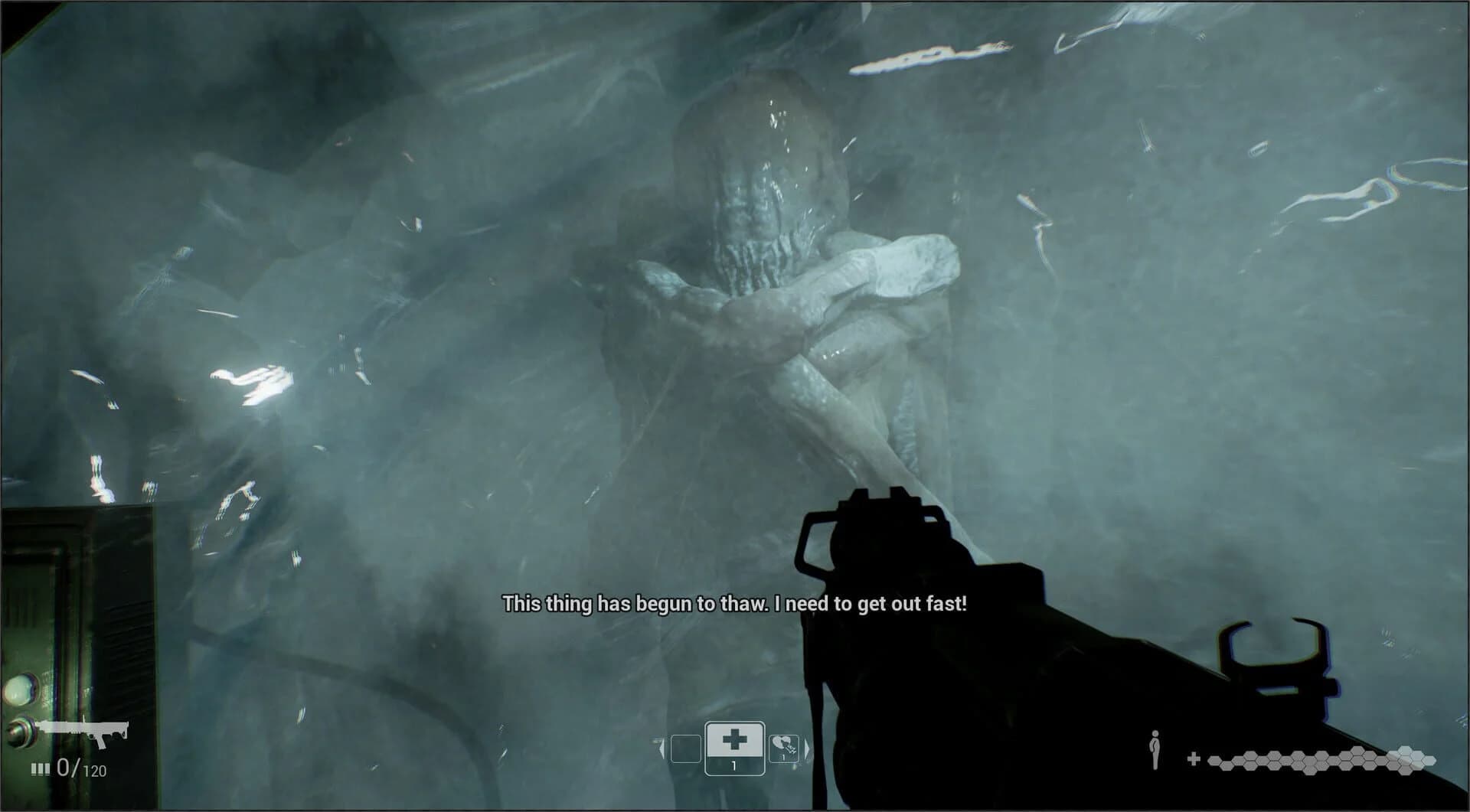Click the plus health symbol near hex bar
Image resolution: width=1470 pixels, height=812 pixels.
1194,758
